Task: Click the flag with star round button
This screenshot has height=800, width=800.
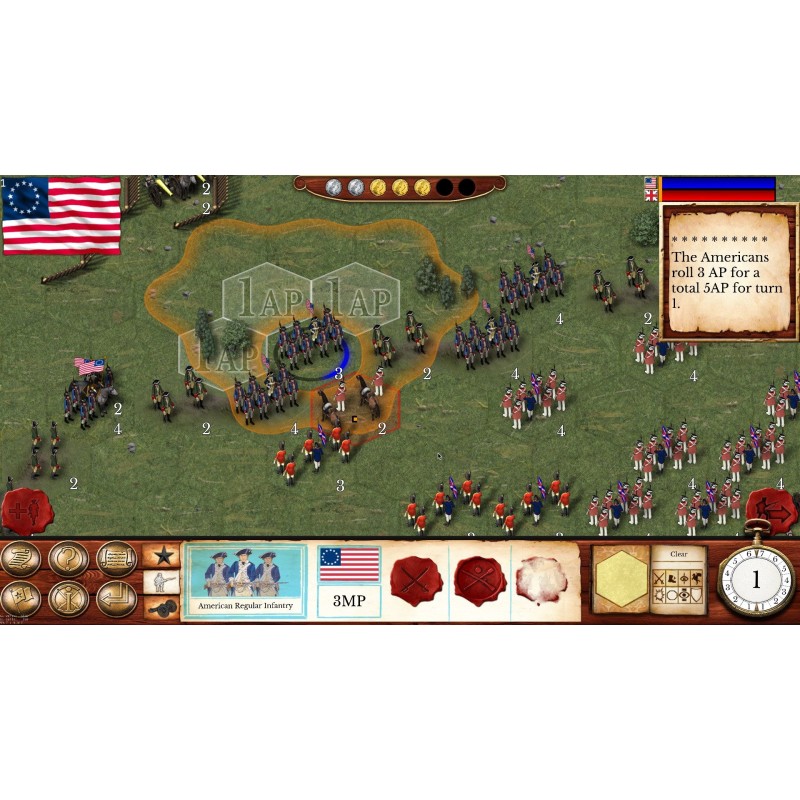Action: (20, 598)
